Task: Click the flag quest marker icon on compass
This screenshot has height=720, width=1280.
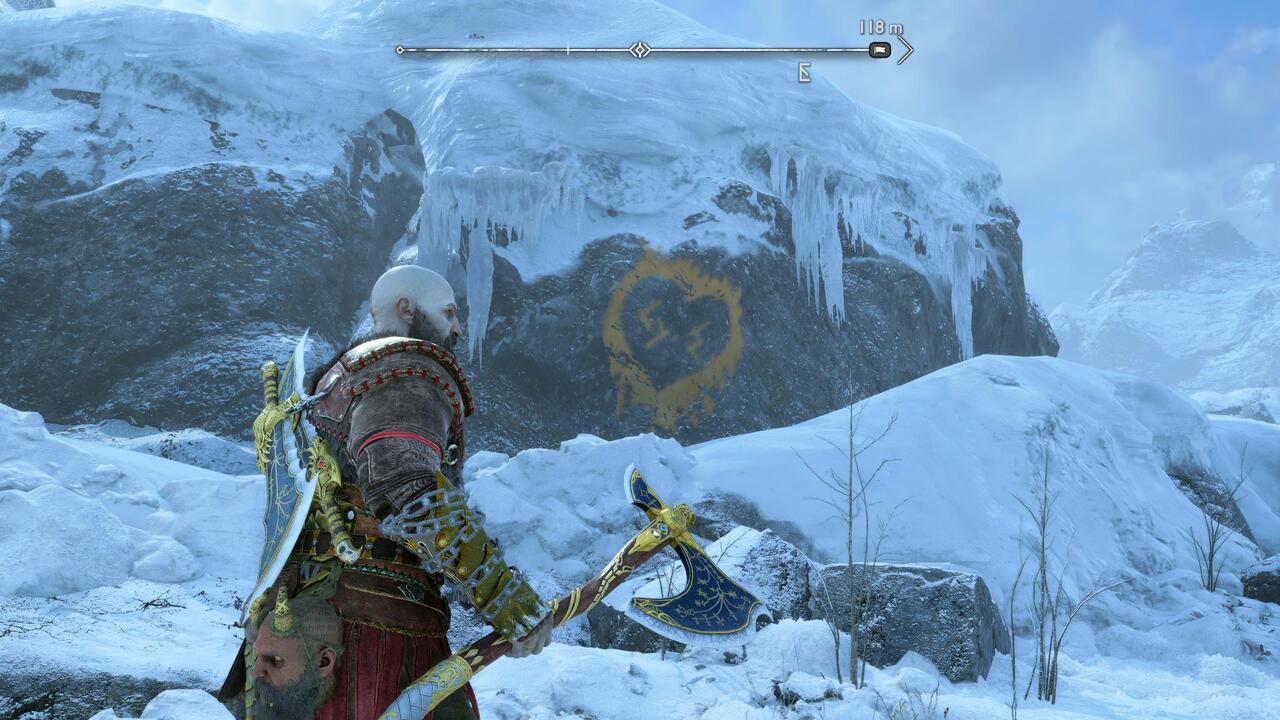Action: (878, 48)
